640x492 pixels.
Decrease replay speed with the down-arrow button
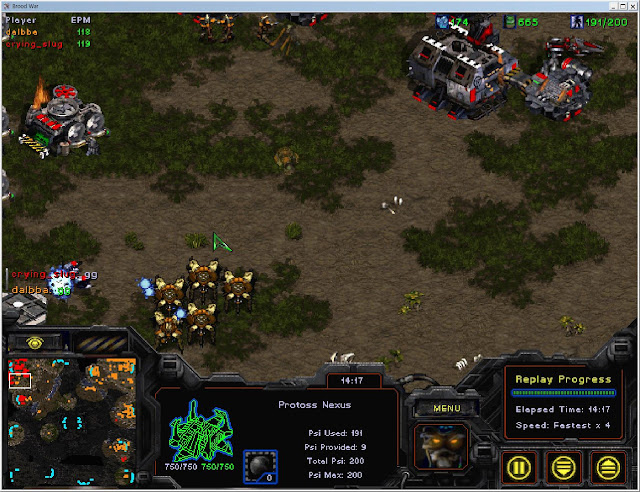(x=563, y=466)
